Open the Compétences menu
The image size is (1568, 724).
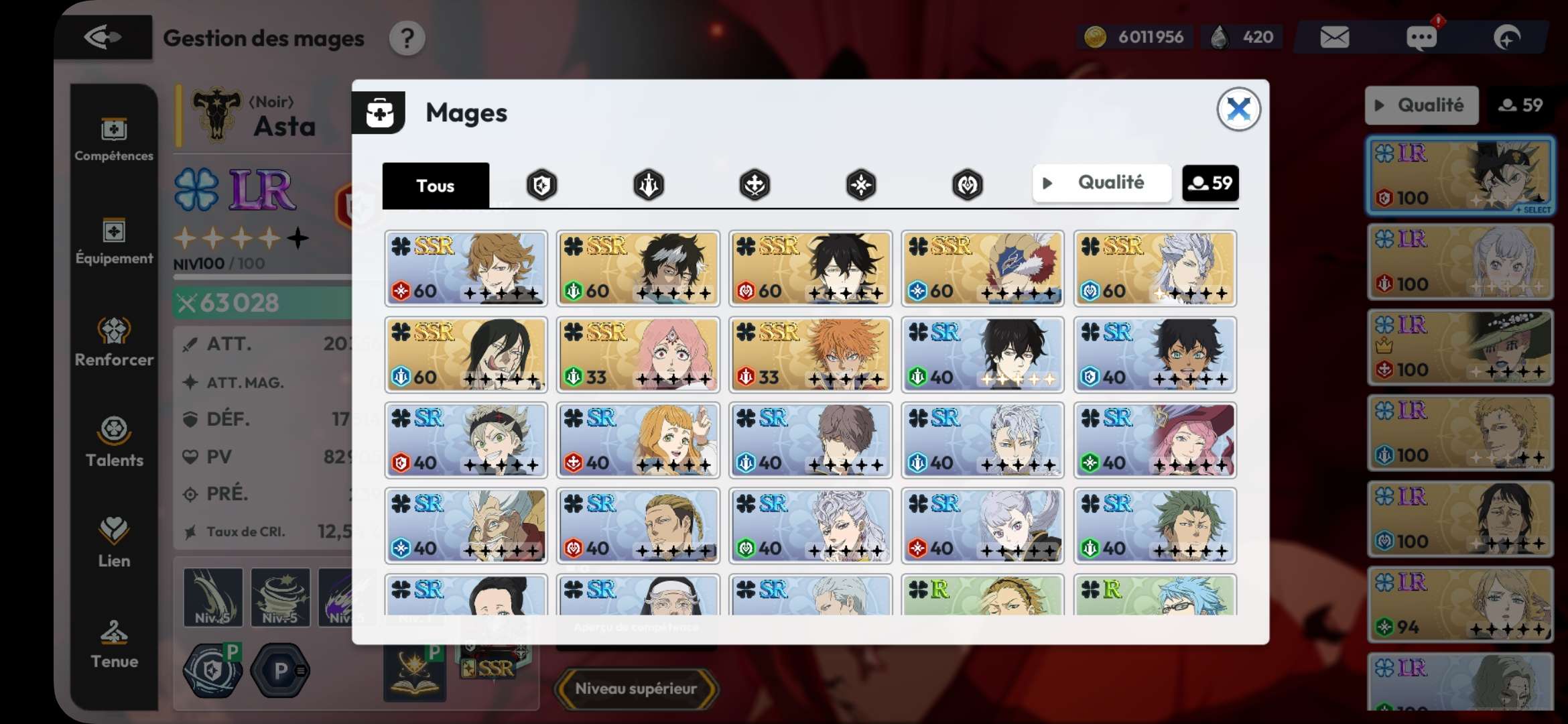[x=114, y=139]
